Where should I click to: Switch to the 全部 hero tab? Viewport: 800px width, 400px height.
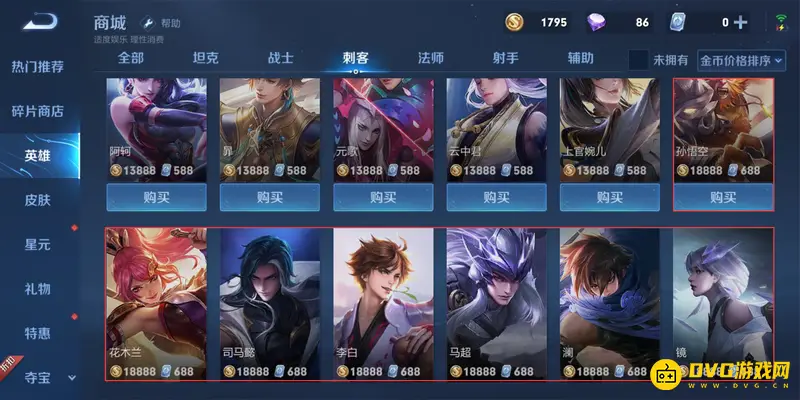click(131, 59)
